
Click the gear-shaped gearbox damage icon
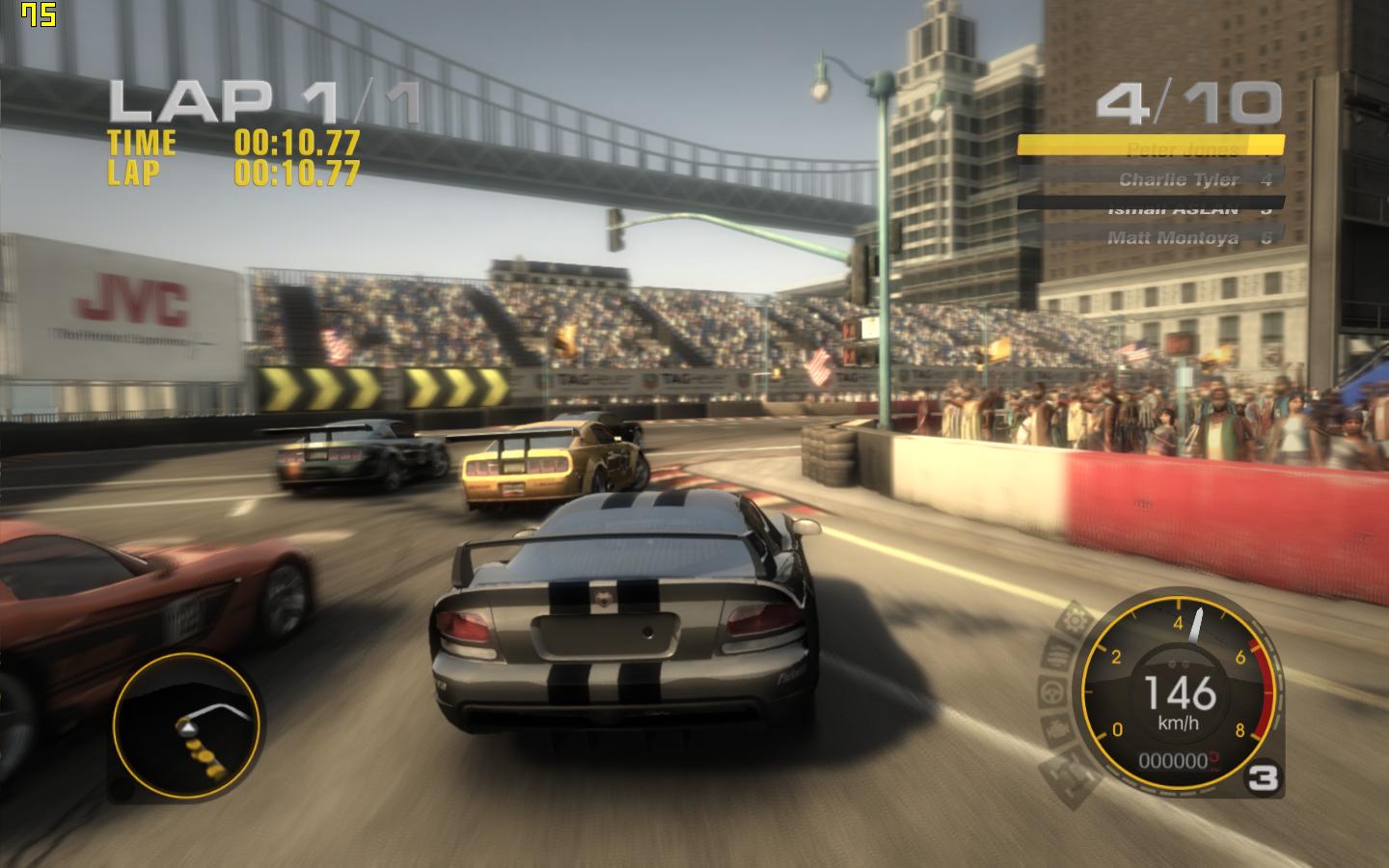click(1074, 620)
